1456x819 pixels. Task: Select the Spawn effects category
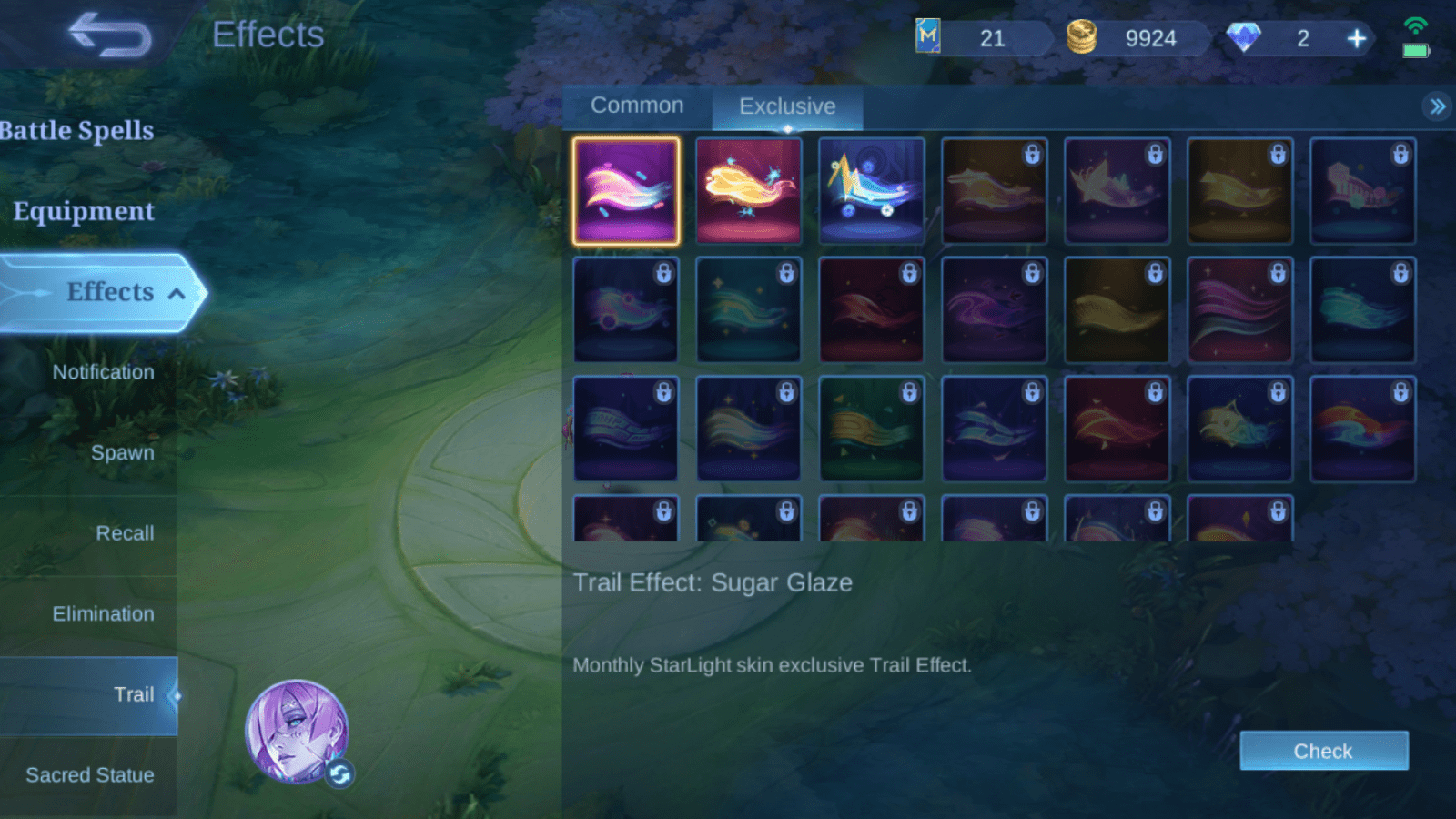point(122,452)
